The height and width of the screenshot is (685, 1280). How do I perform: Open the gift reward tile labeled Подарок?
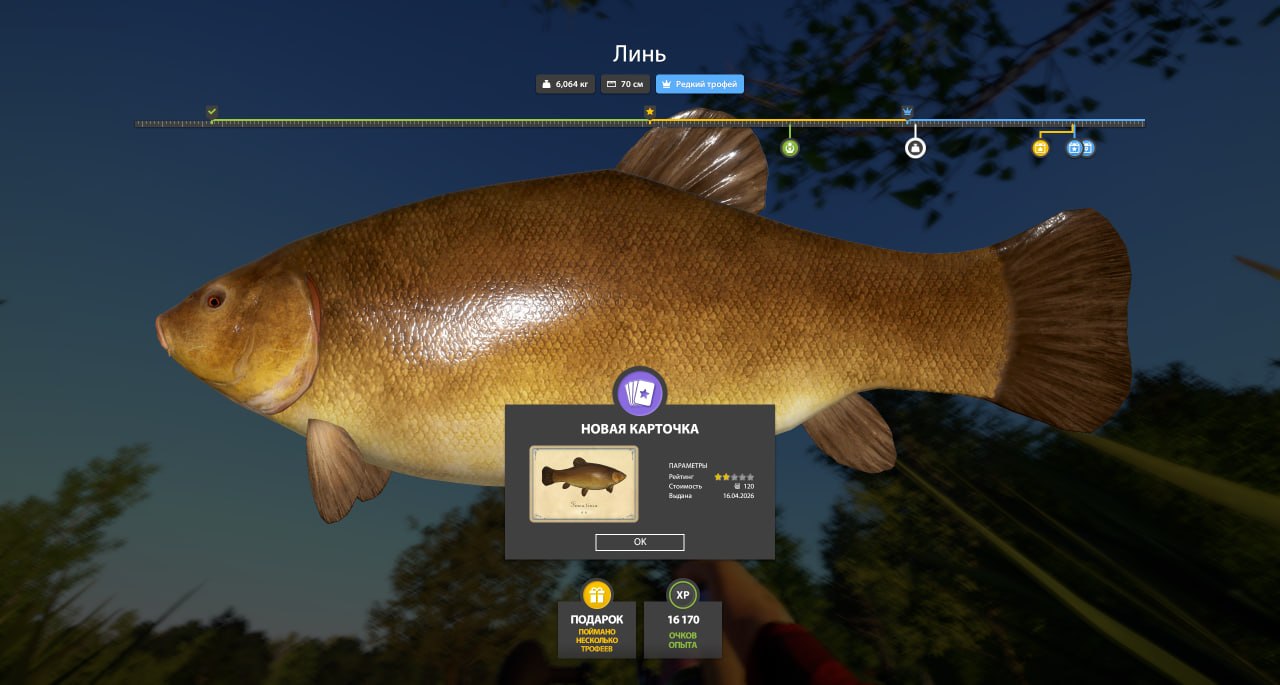(597, 620)
